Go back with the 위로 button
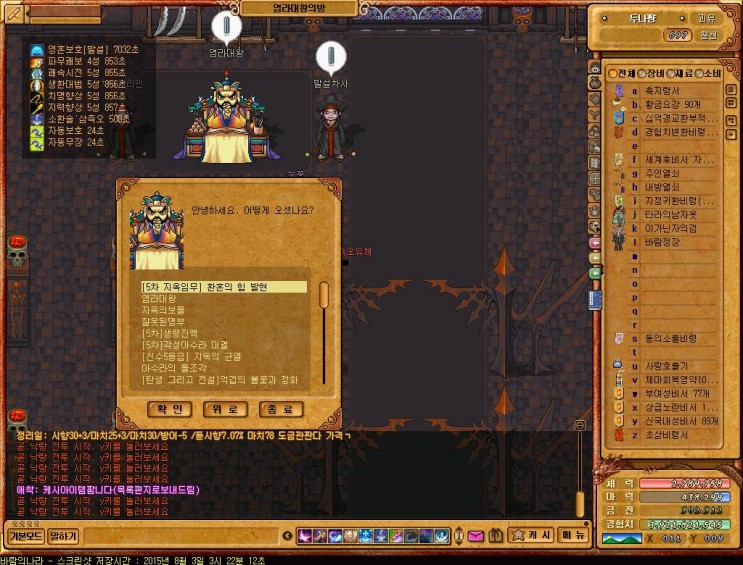This screenshot has width=743, height=565. point(225,409)
